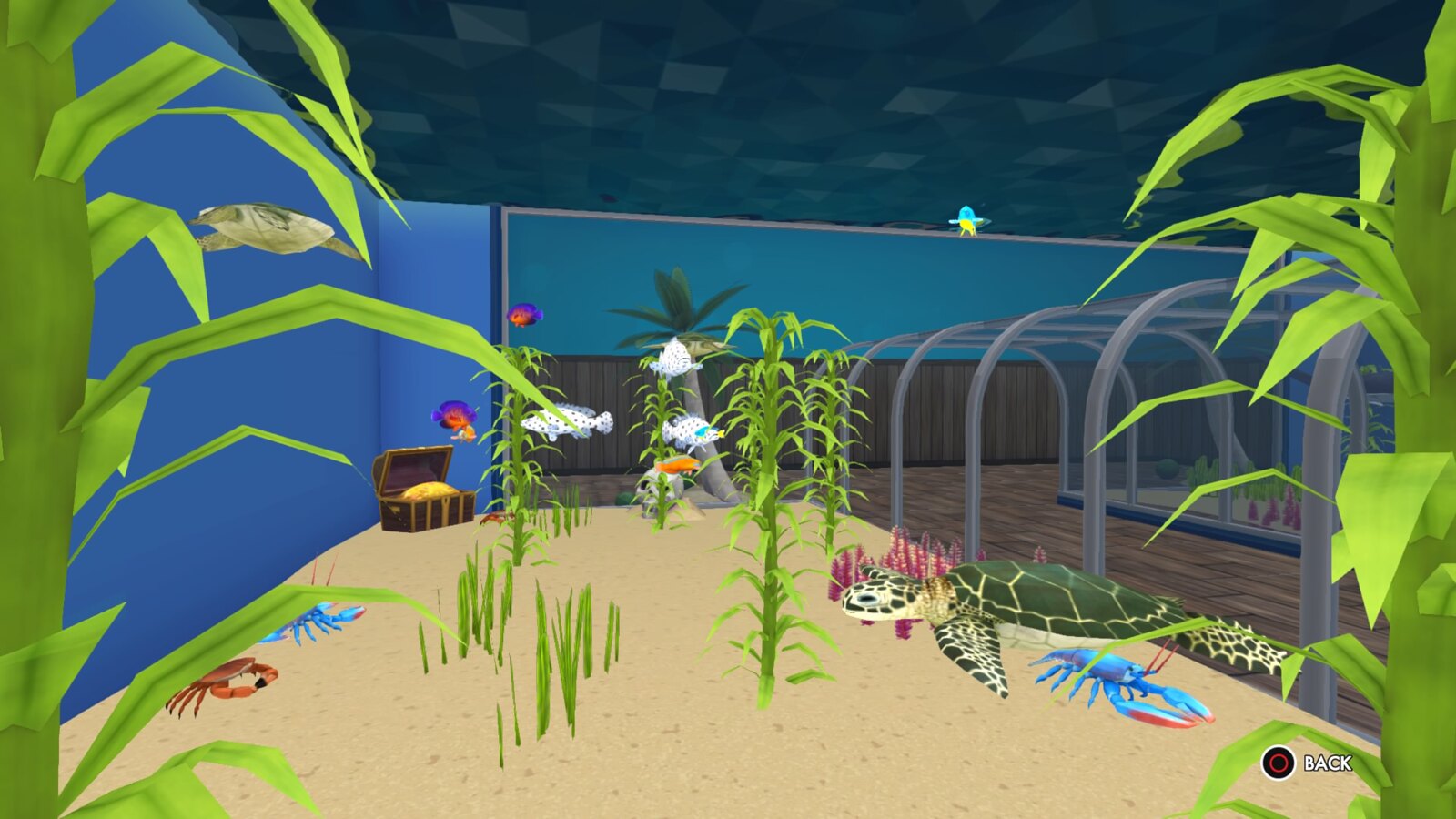Click the circle gamepad button icon beside BACK

click(x=1278, y=762)
